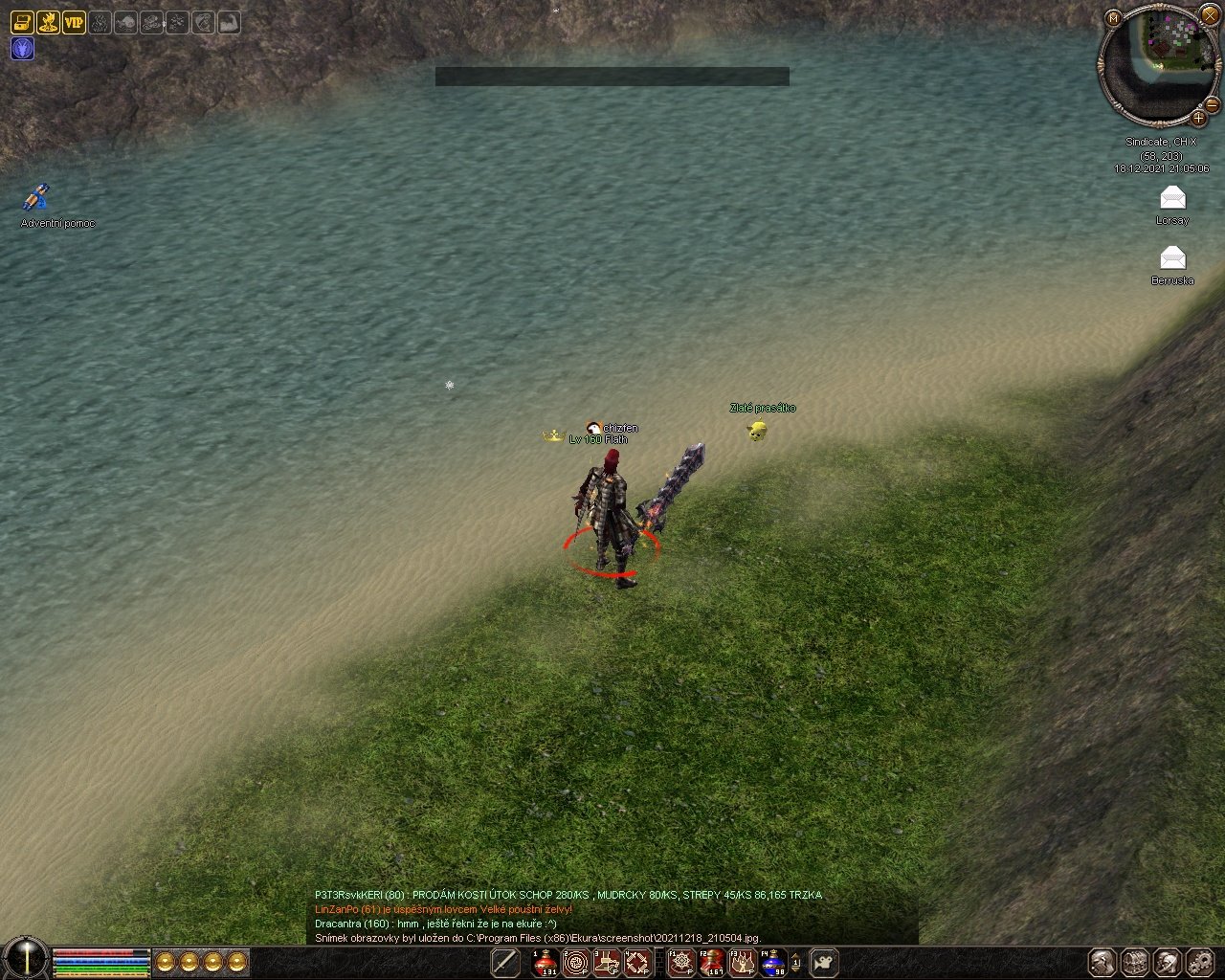Use the red potion in F2 slot
Screen dimensions: 1225x980
click(711, 963)
